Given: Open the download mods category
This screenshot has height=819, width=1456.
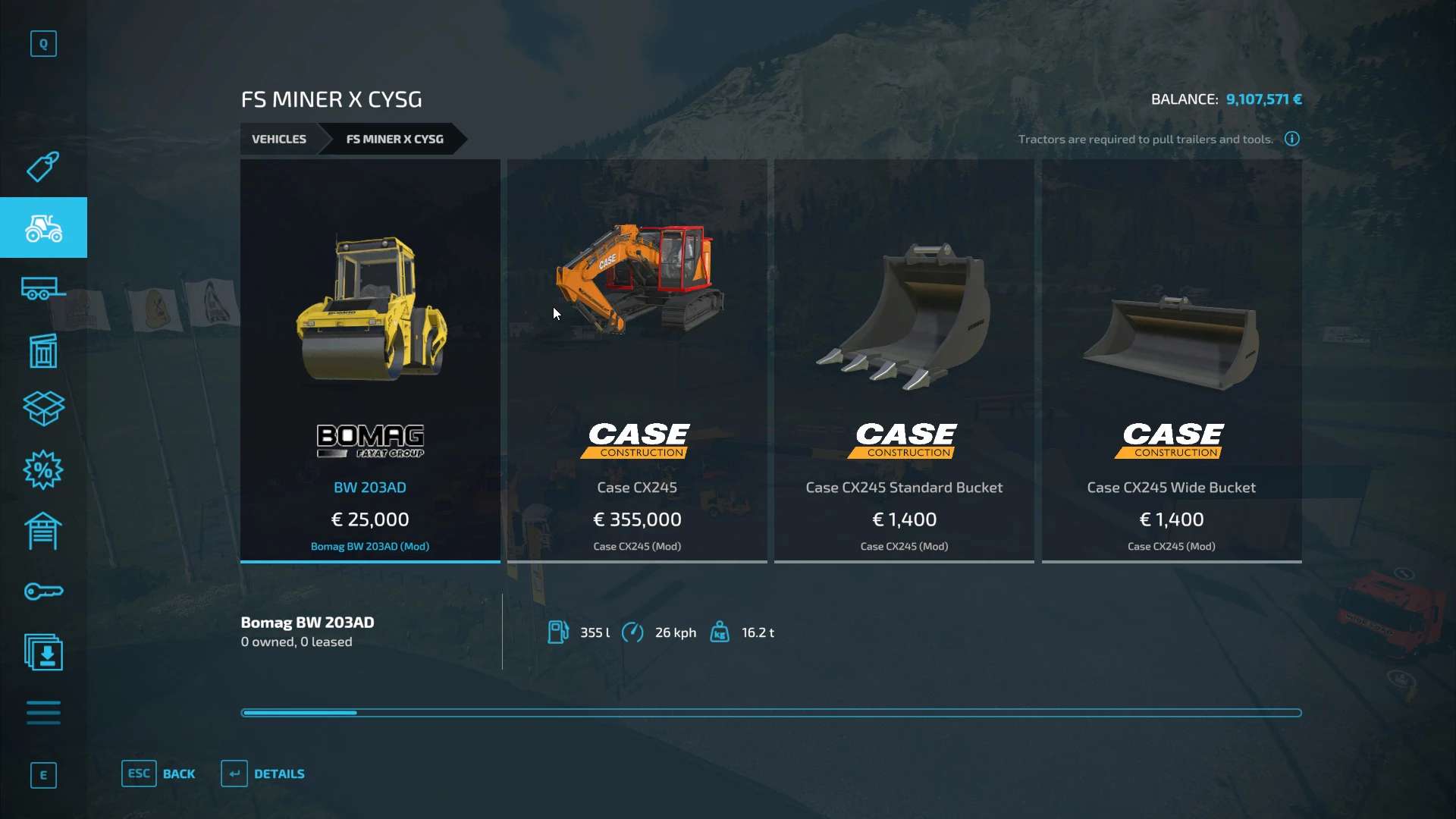Looking at the screenshot, I should coord(43,652).
